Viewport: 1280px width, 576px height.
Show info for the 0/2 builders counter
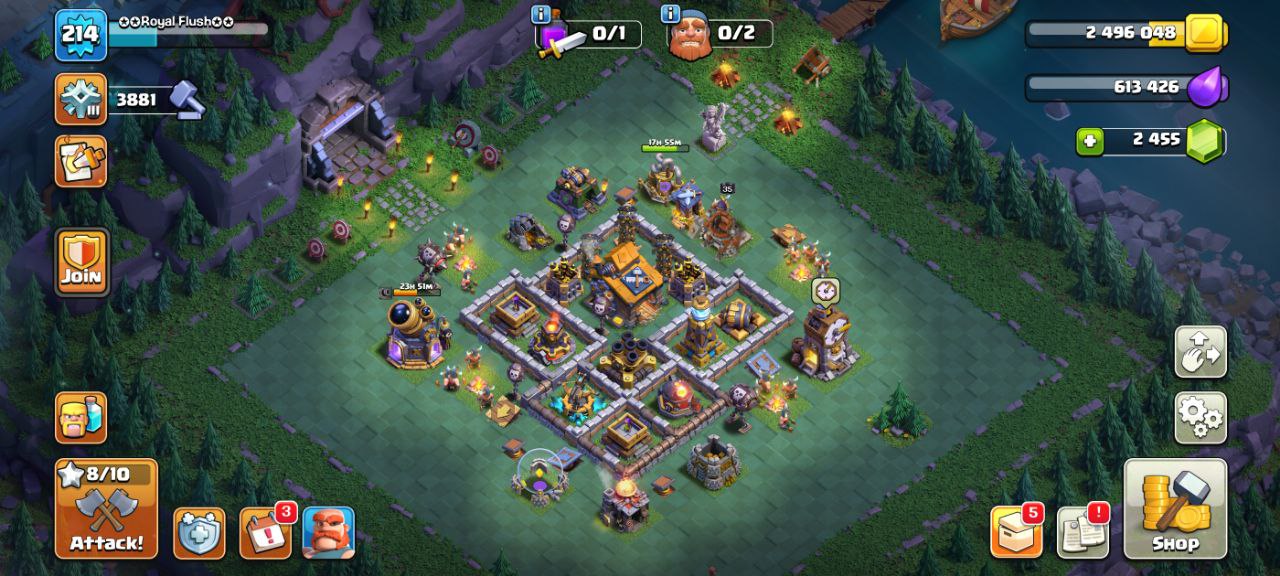click(x=670, y=15)
